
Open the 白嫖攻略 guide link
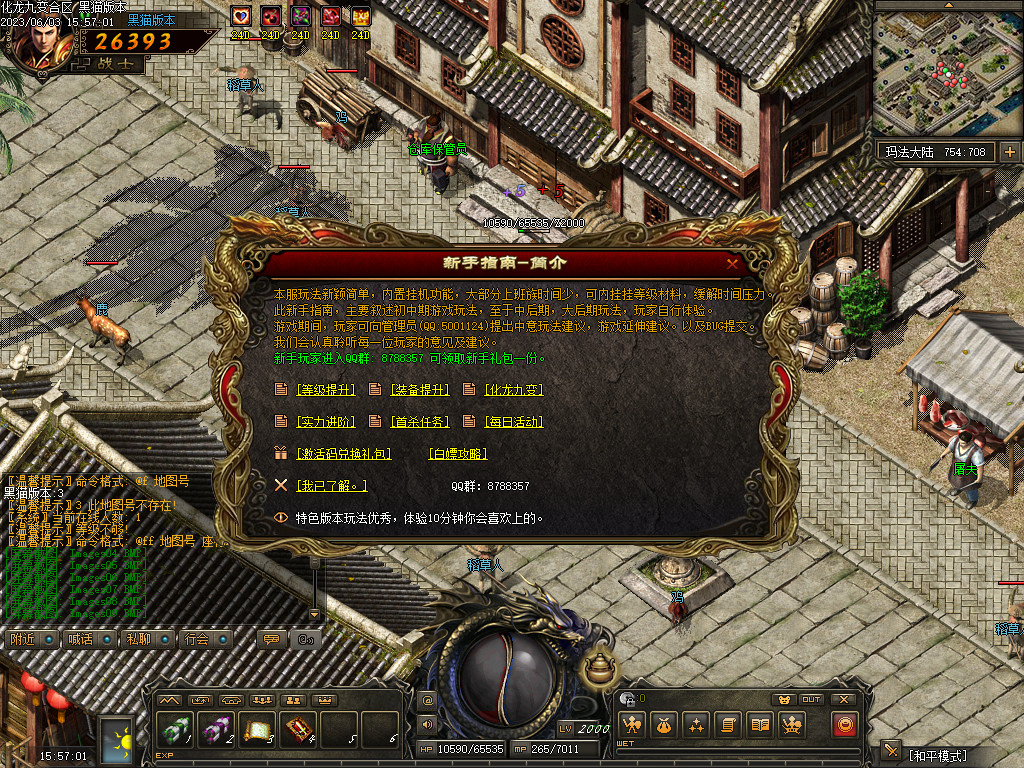[x=457, y=454]
